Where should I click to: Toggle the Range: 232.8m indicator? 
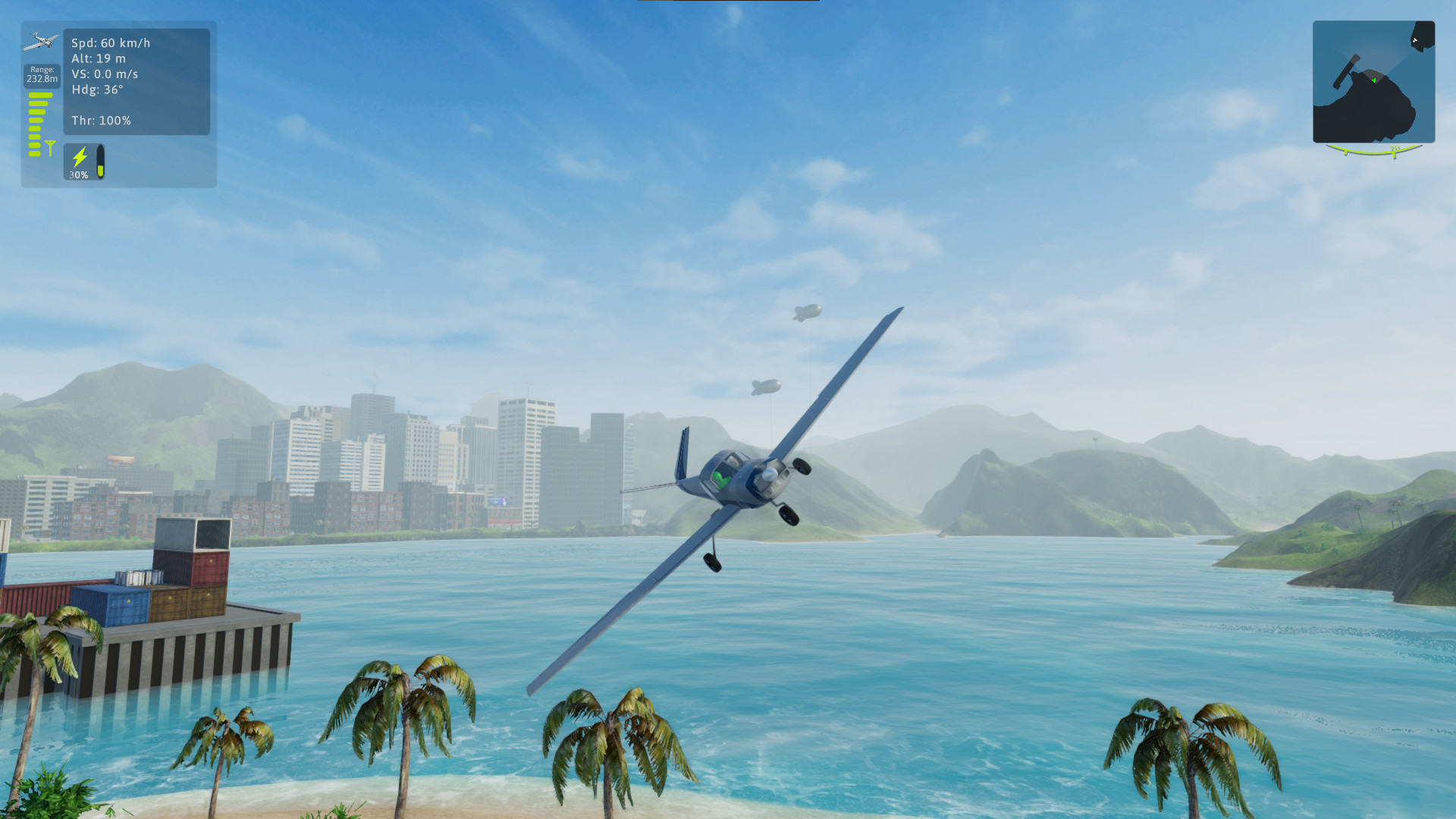[x=40, y=75]
